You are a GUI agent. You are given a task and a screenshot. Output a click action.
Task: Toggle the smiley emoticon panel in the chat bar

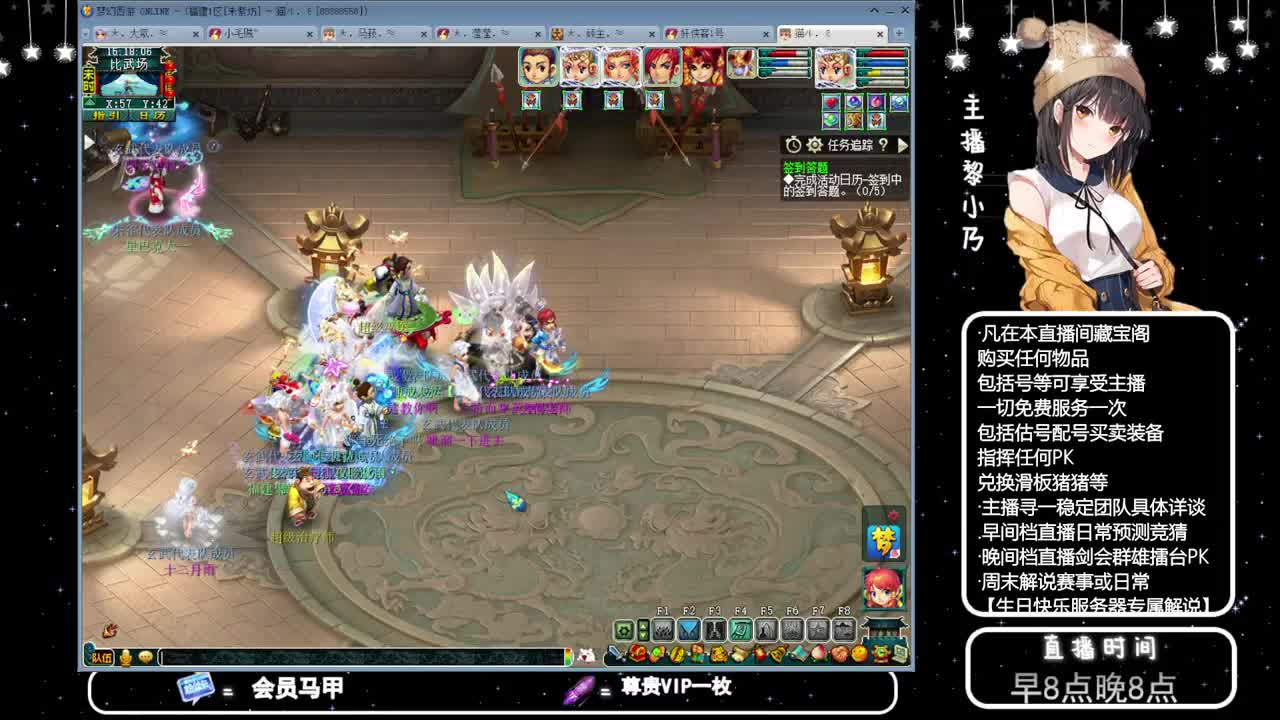(x=145, y=659)
